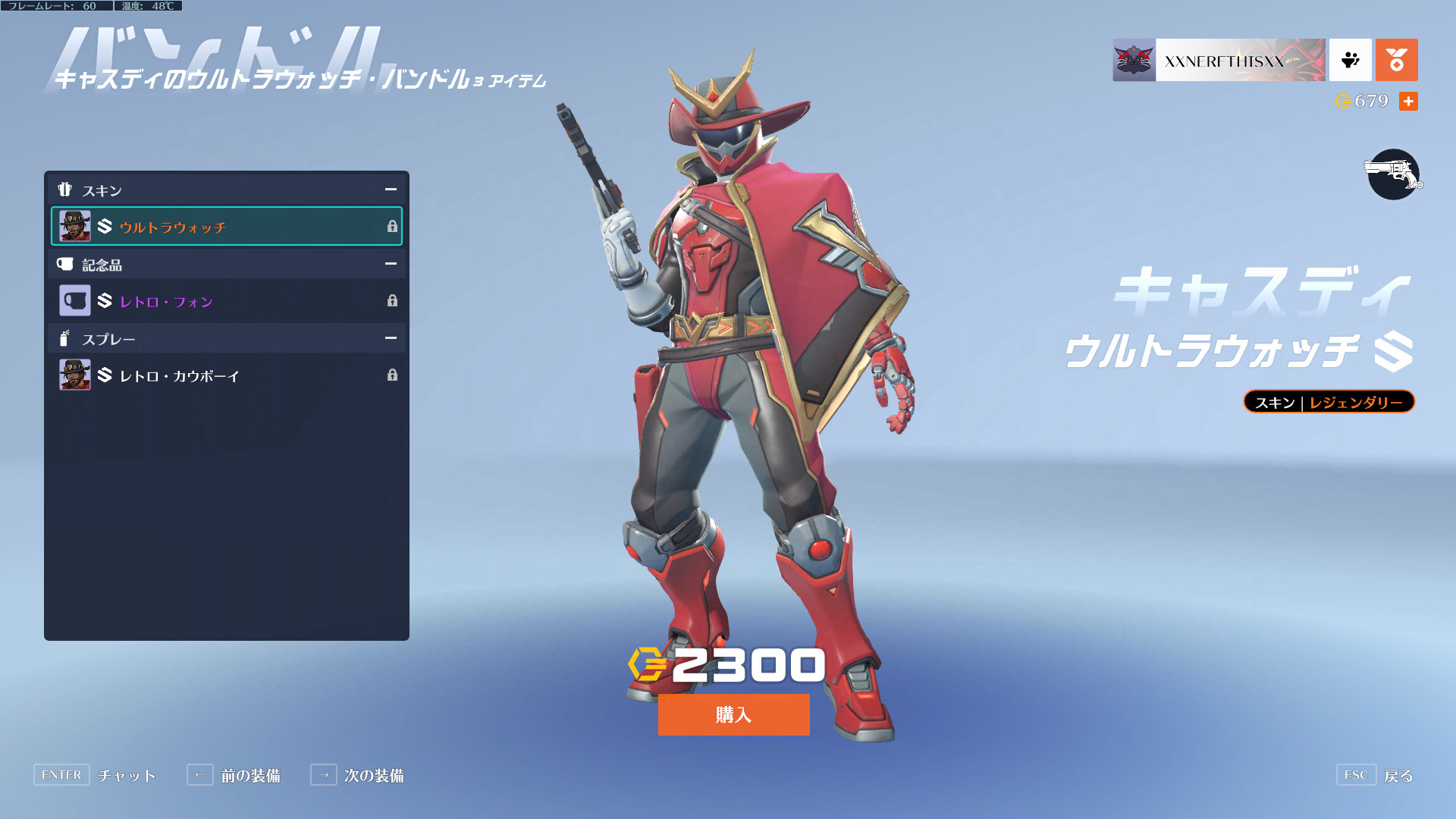The image size is (1456, 819).
Task: Collapse the スキン category section
Action: [391, 190]
